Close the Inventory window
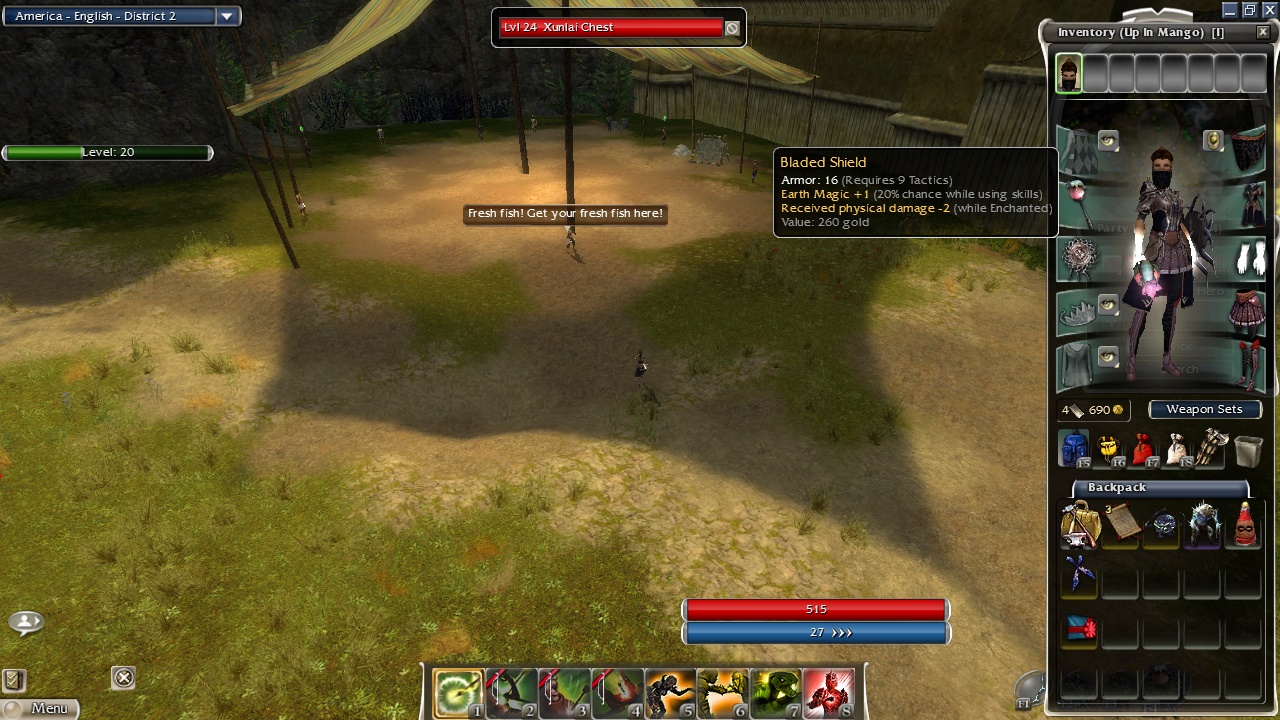This screenshot has height=720, width=1280. click(1263, 32)
